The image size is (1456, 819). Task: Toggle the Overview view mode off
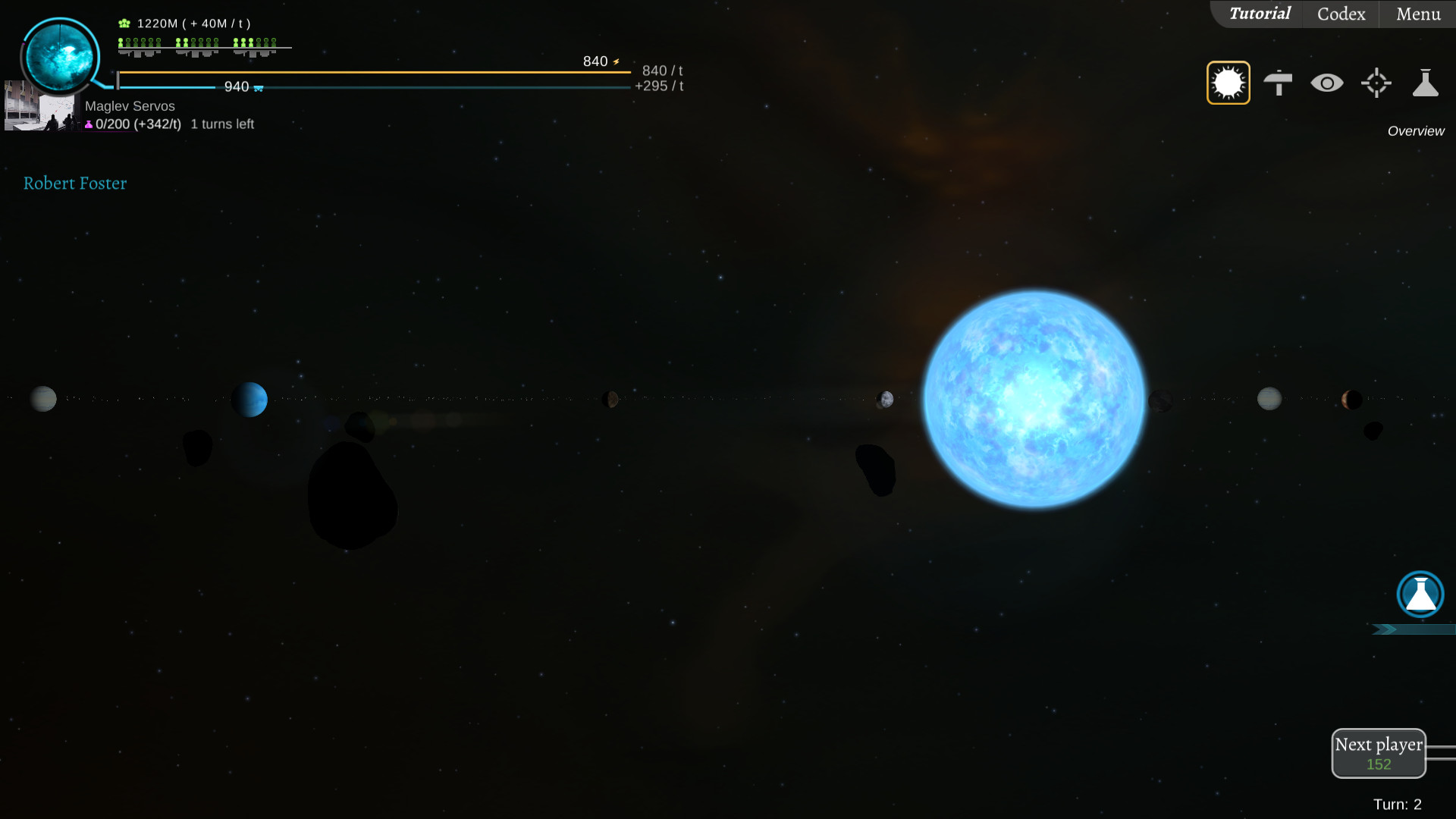[x=1228, y=82]
